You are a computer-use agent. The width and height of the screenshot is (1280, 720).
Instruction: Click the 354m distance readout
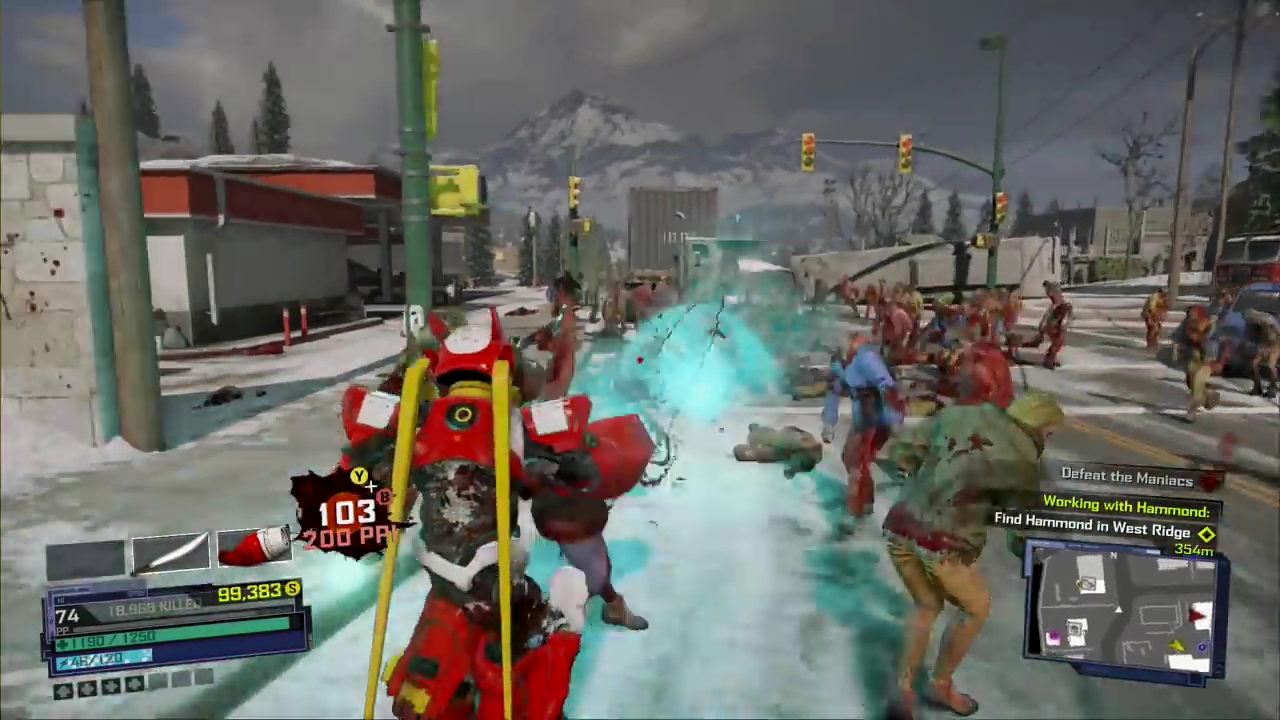1193,550
